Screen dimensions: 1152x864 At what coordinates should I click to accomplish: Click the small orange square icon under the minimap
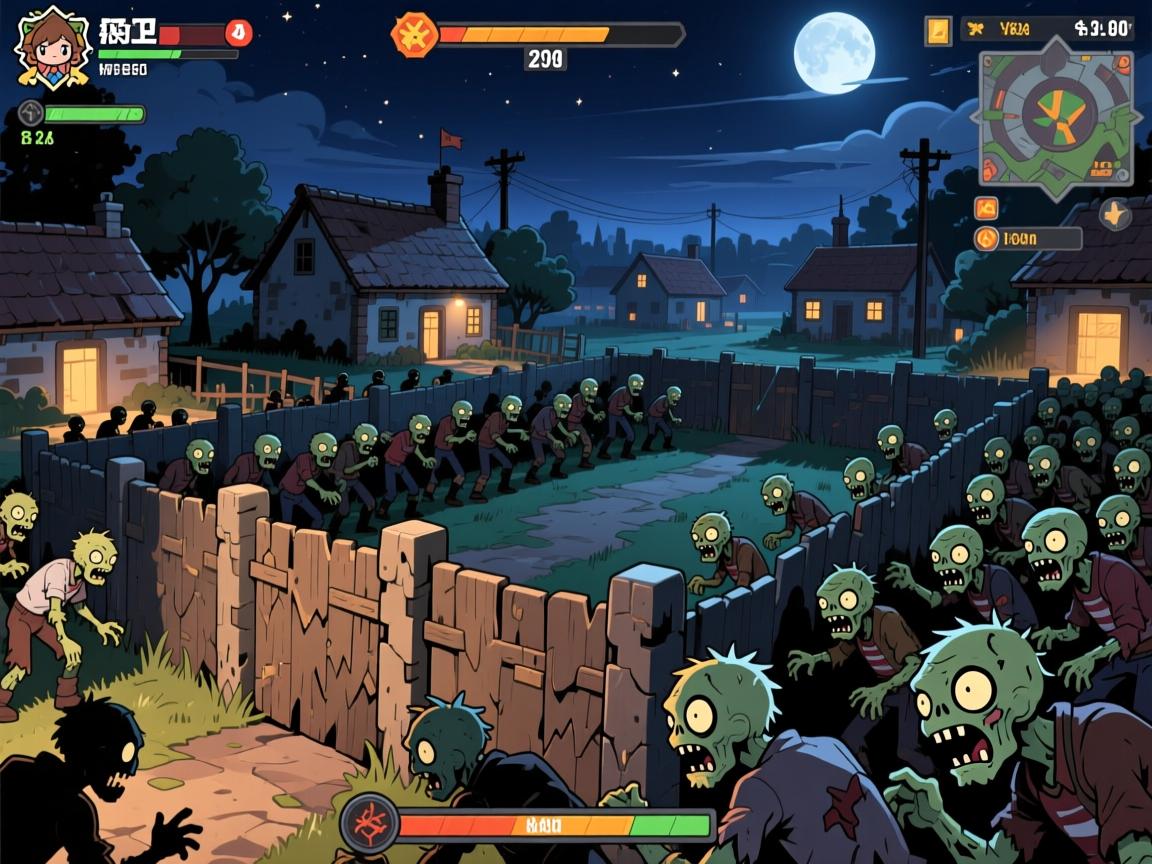point(986,208)
